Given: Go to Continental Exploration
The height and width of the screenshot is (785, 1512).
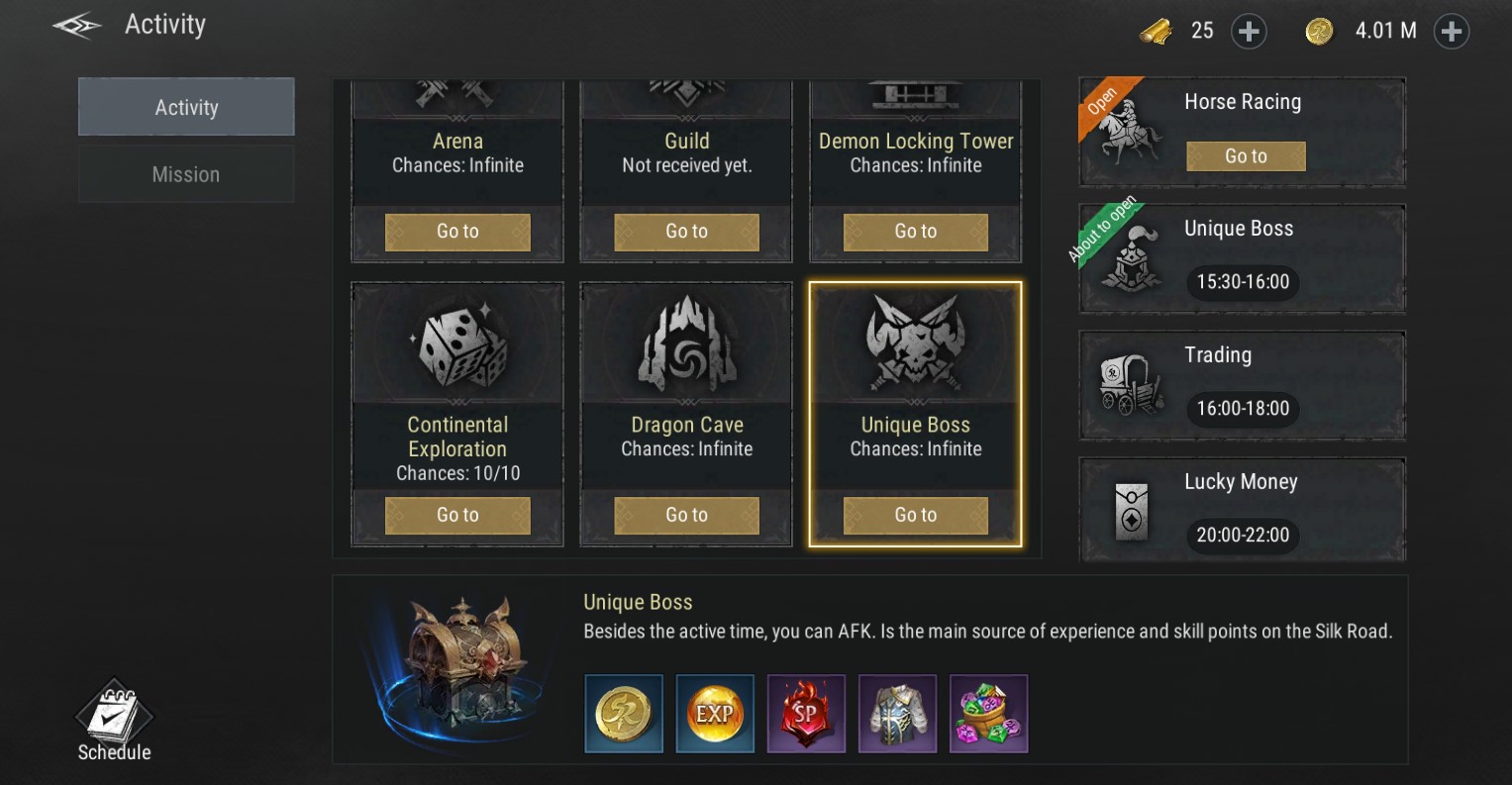Looking at the screenshot, I should [457, 516].
